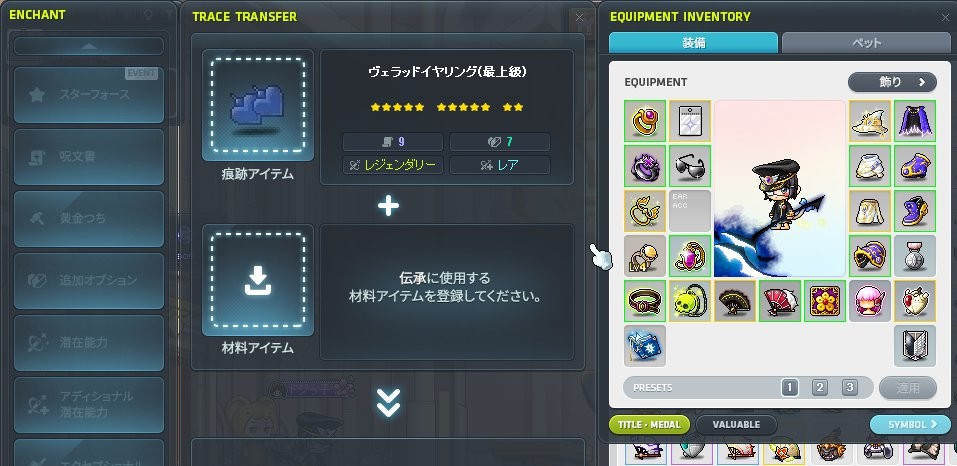This screenshot has width=957, height=466.
Task: Select the 潜在能力 menu entry
Action: (88, 342)
